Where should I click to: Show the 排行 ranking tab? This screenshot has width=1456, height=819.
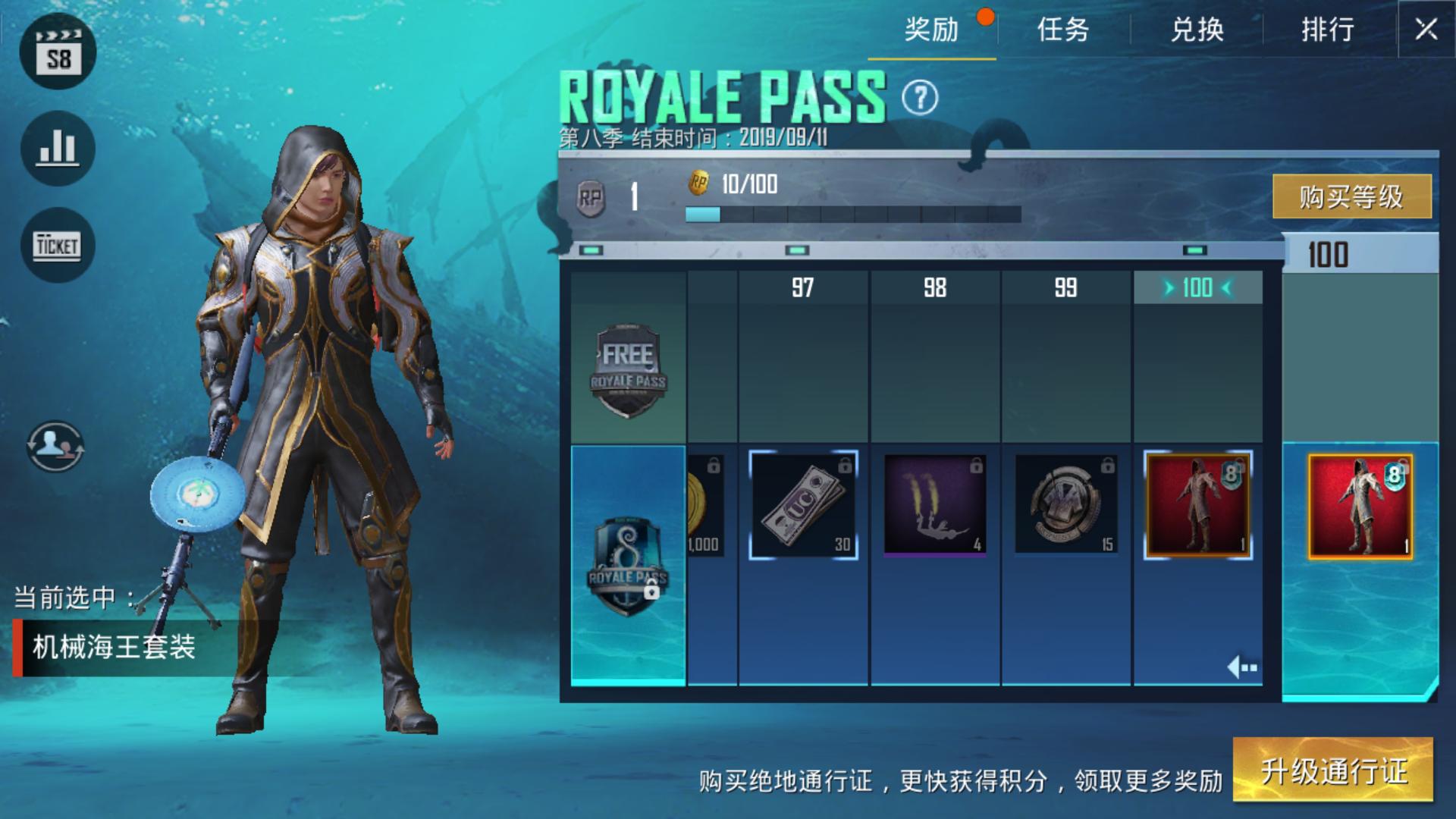point(1328,30)
